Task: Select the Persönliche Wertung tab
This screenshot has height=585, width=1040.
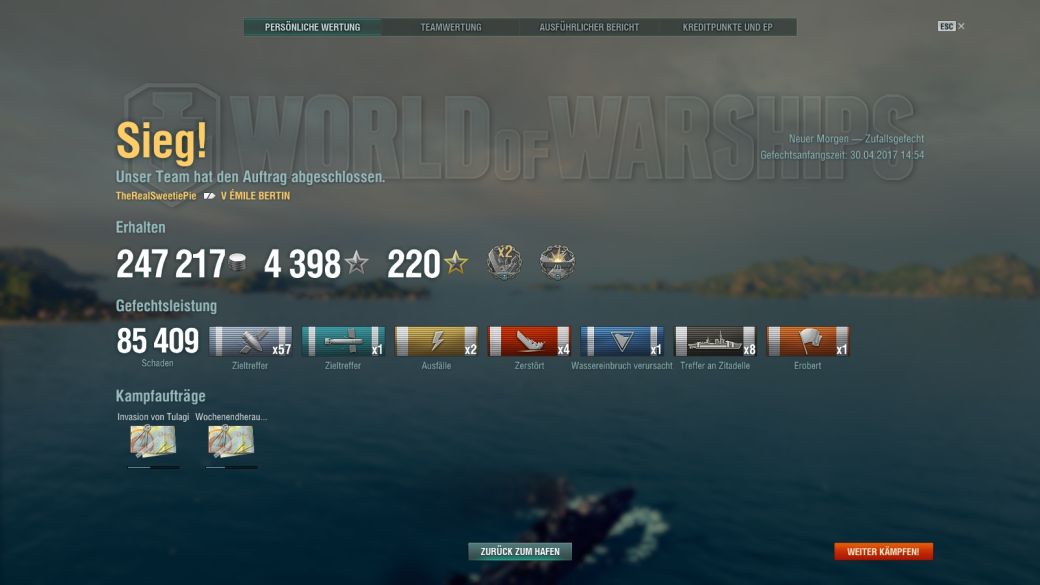Action: [312, 27]
